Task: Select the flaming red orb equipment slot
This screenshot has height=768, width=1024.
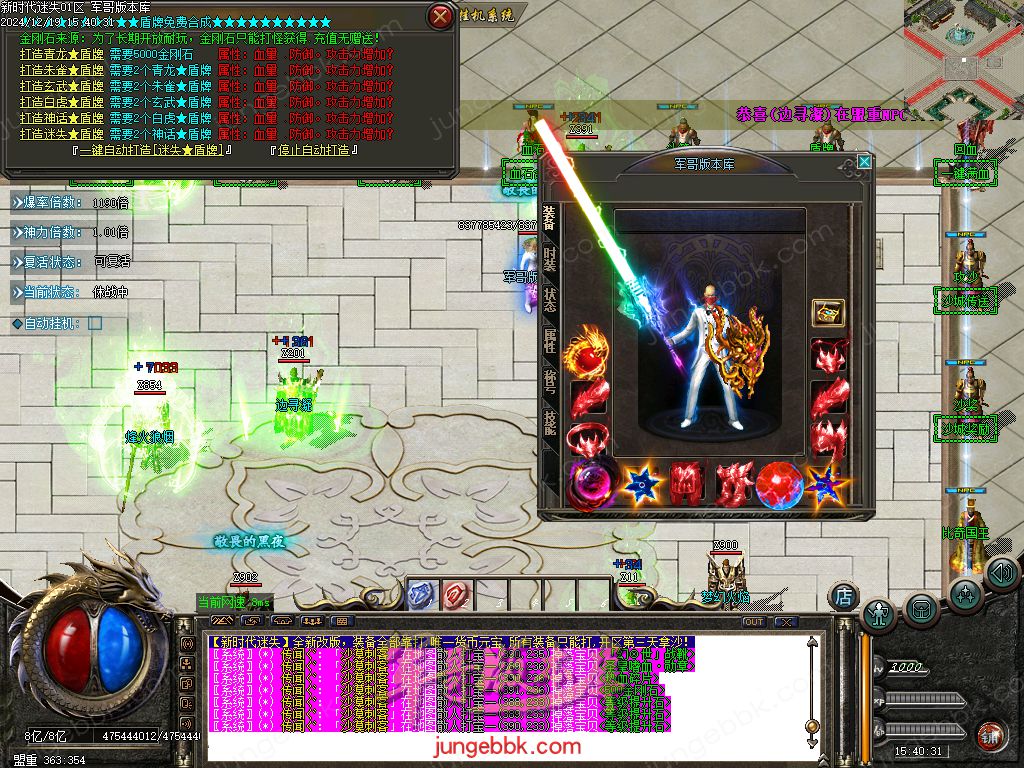Action: (587, 356)
